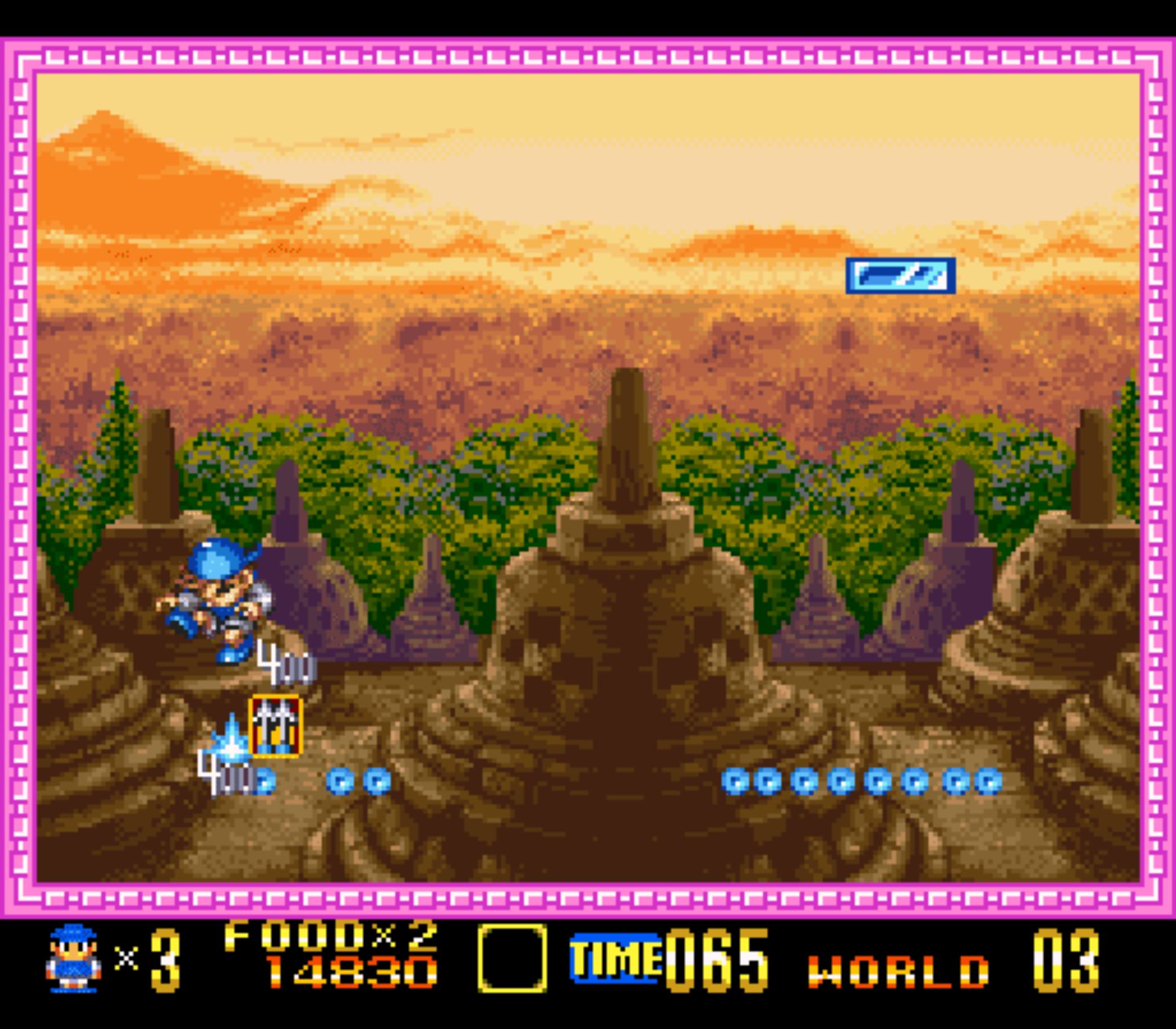This screenshot has width=1176, height=1029.
Task: Click the empty power-up item box
Action: pyautogui.click(x=512, y=958)
